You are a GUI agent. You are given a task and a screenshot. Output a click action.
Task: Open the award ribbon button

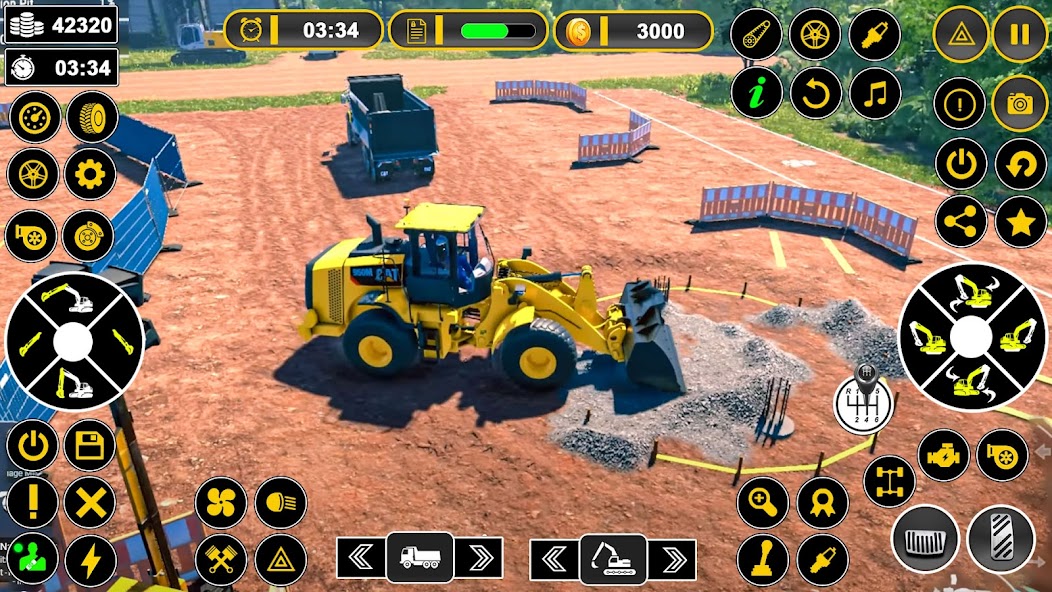(823, 502)
